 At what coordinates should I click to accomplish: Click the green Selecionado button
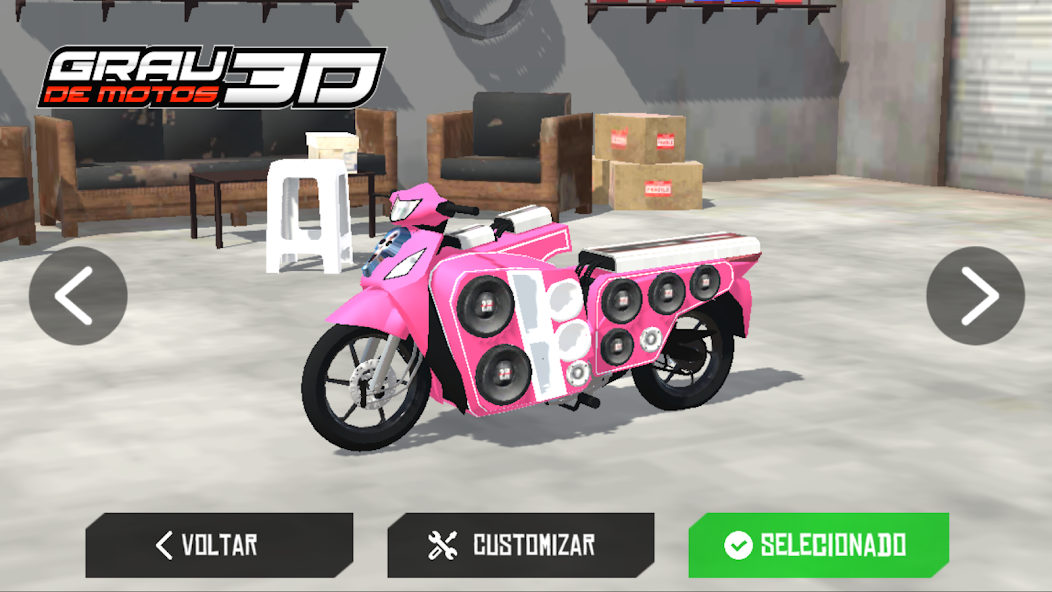coord(818,545)
